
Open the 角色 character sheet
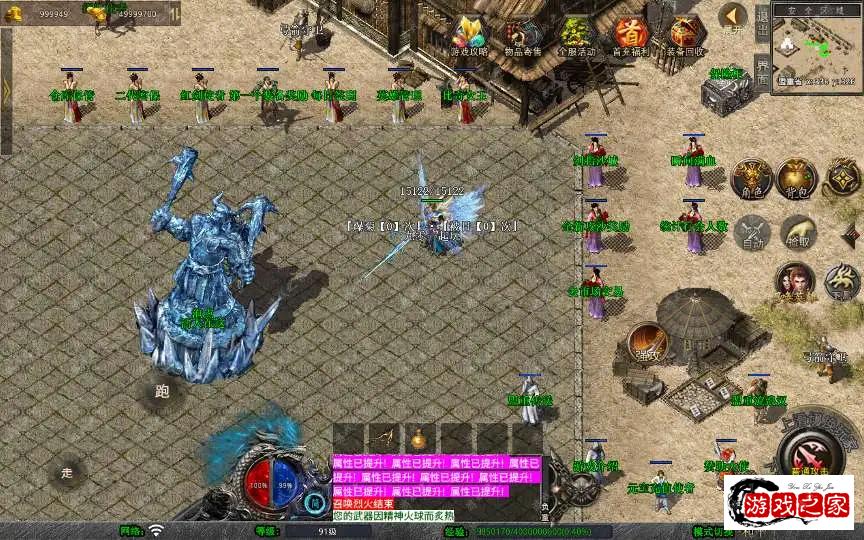(x=750, y=177)
